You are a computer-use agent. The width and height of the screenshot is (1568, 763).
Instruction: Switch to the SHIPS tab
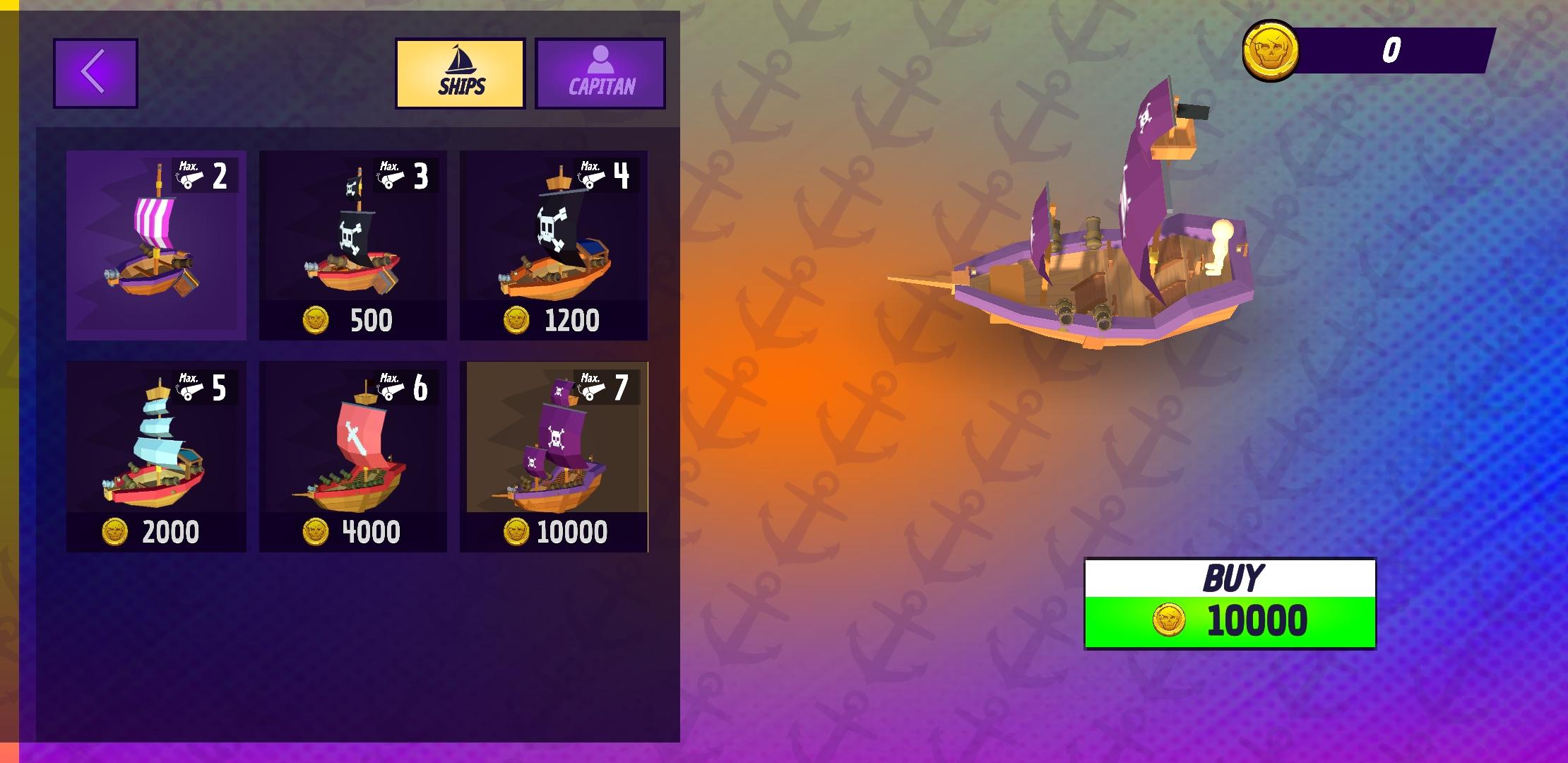pyautogui.click(x=459, y=74)
